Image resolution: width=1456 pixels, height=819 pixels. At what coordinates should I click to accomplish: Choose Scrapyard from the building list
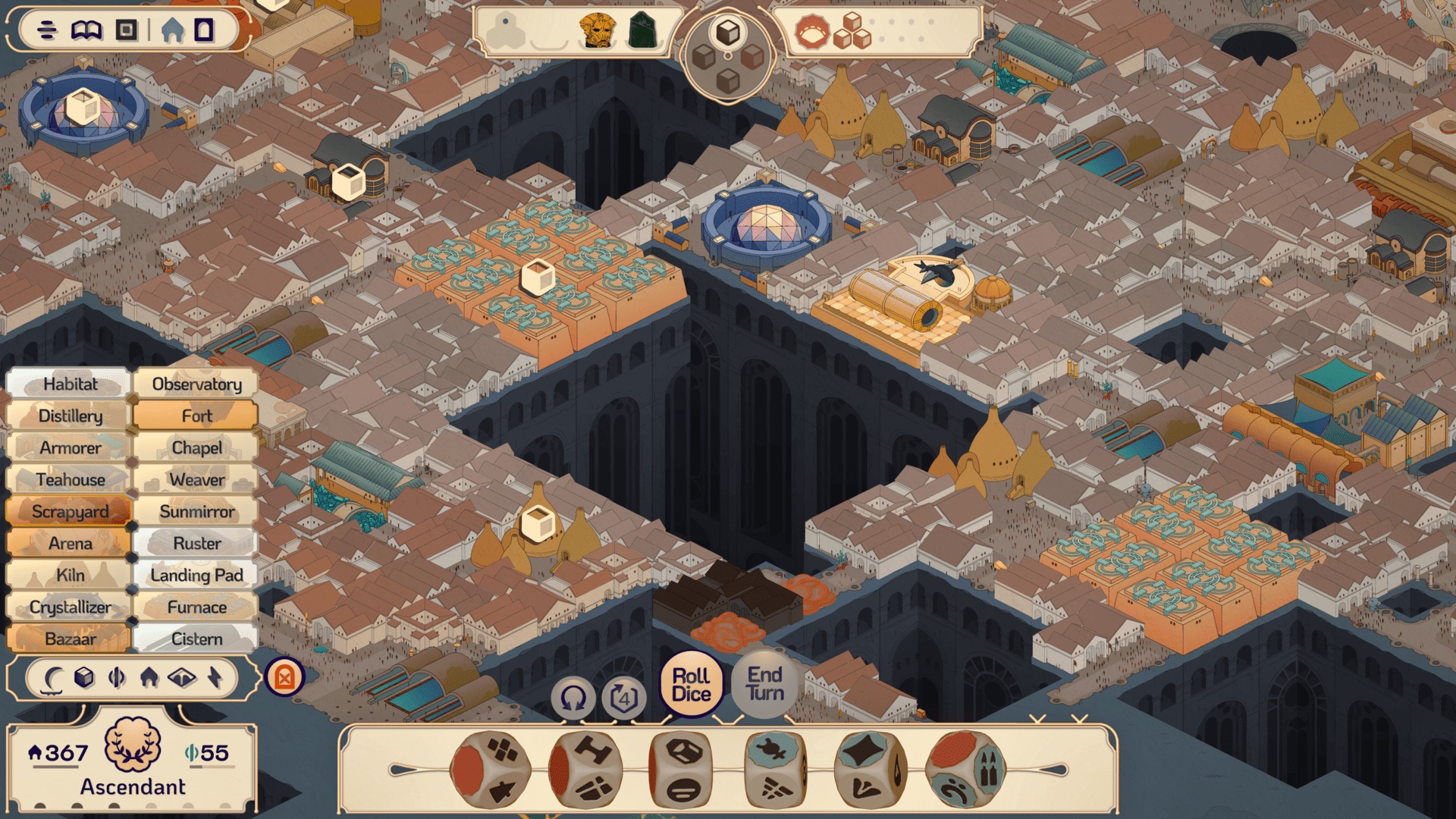click(x=70, y=512)
